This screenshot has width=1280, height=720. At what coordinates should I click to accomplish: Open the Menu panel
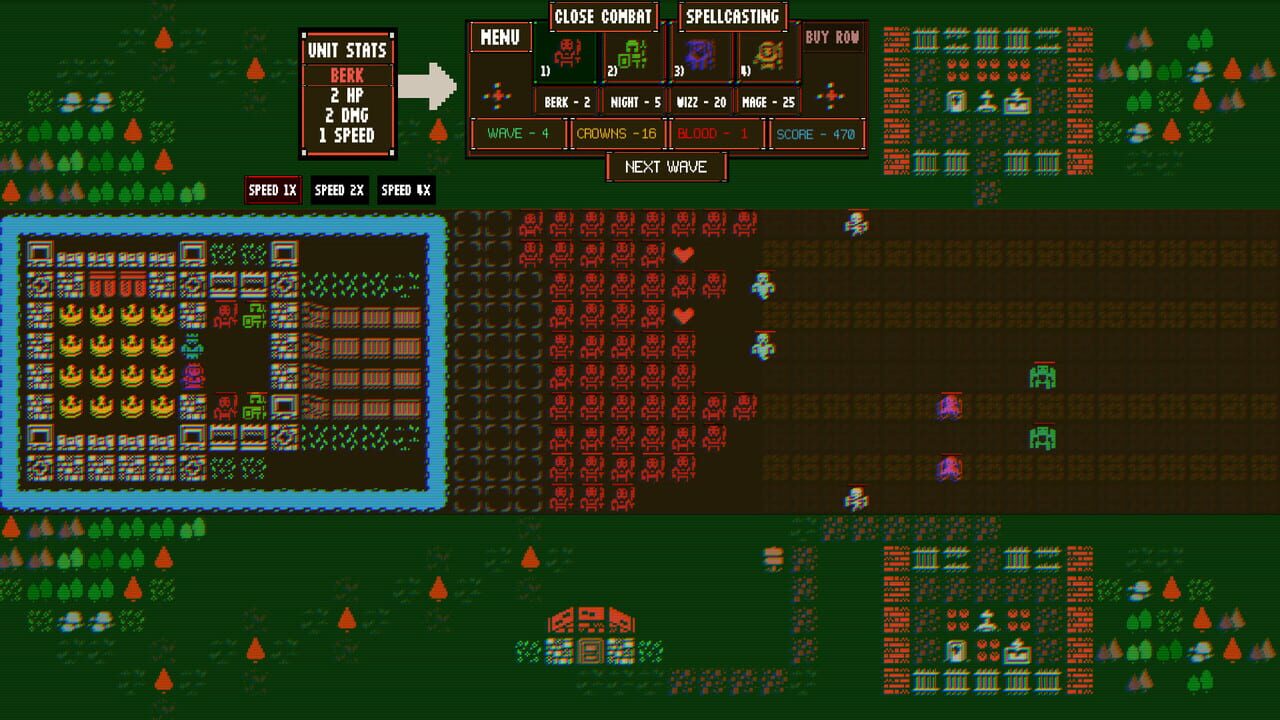coord(499,37)
